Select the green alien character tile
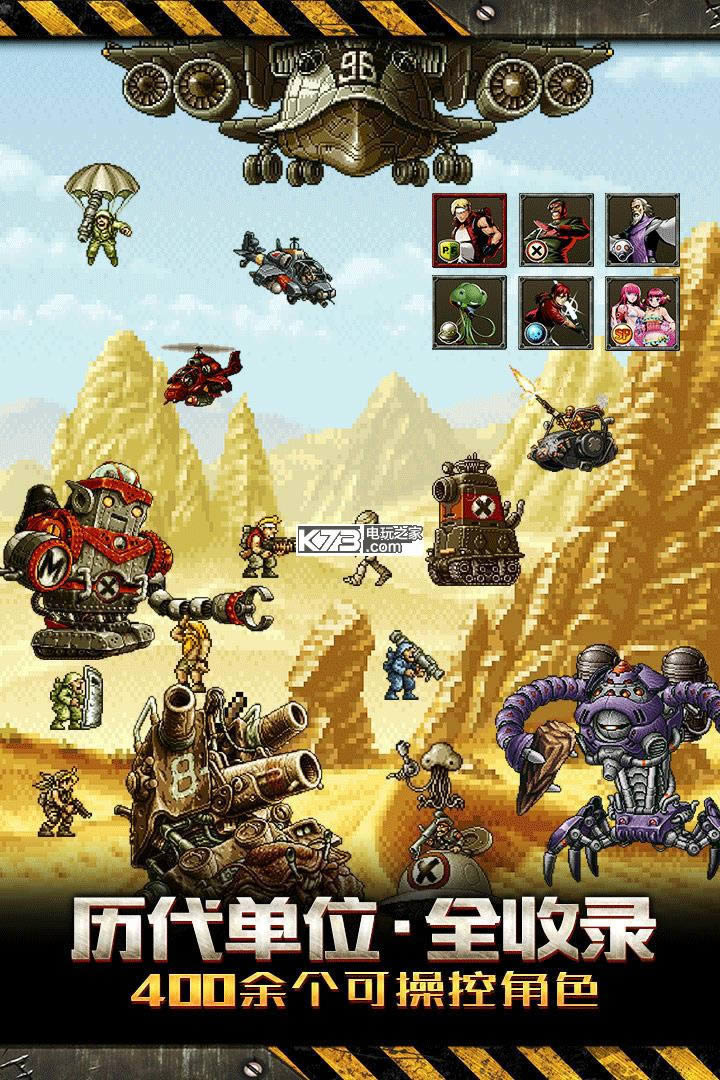This screenshot has width=720, height=1080. (x=469, y=313)
